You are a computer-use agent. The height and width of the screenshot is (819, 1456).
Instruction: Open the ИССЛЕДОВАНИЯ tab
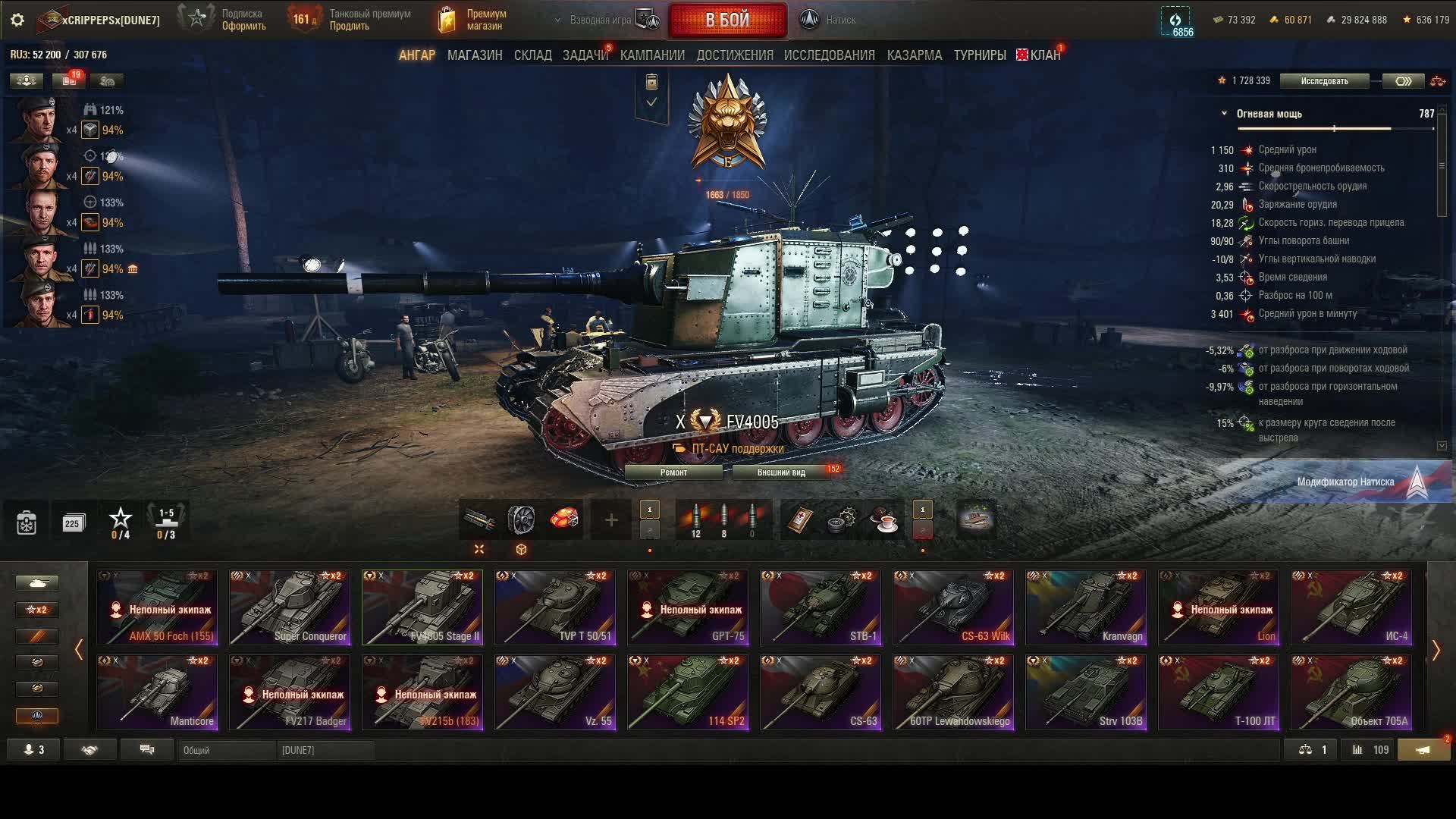(x=829, y=55)
